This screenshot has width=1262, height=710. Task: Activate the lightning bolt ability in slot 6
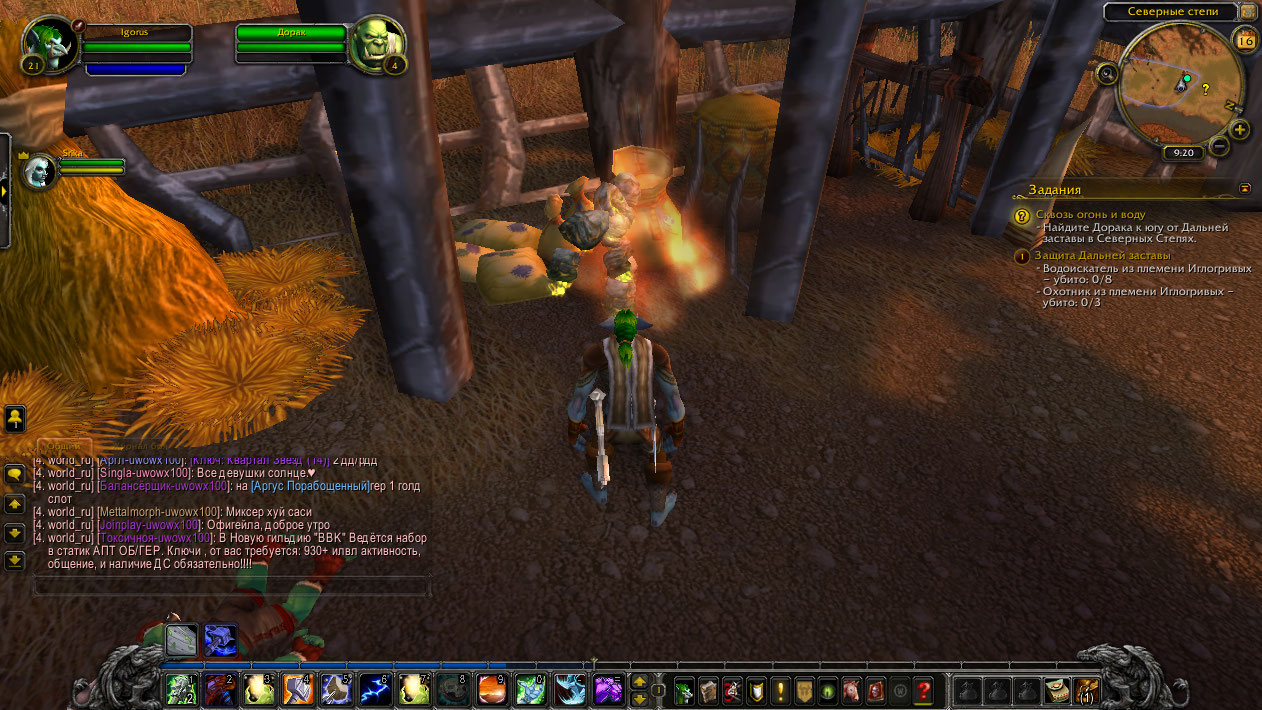(x=375, y=689)
